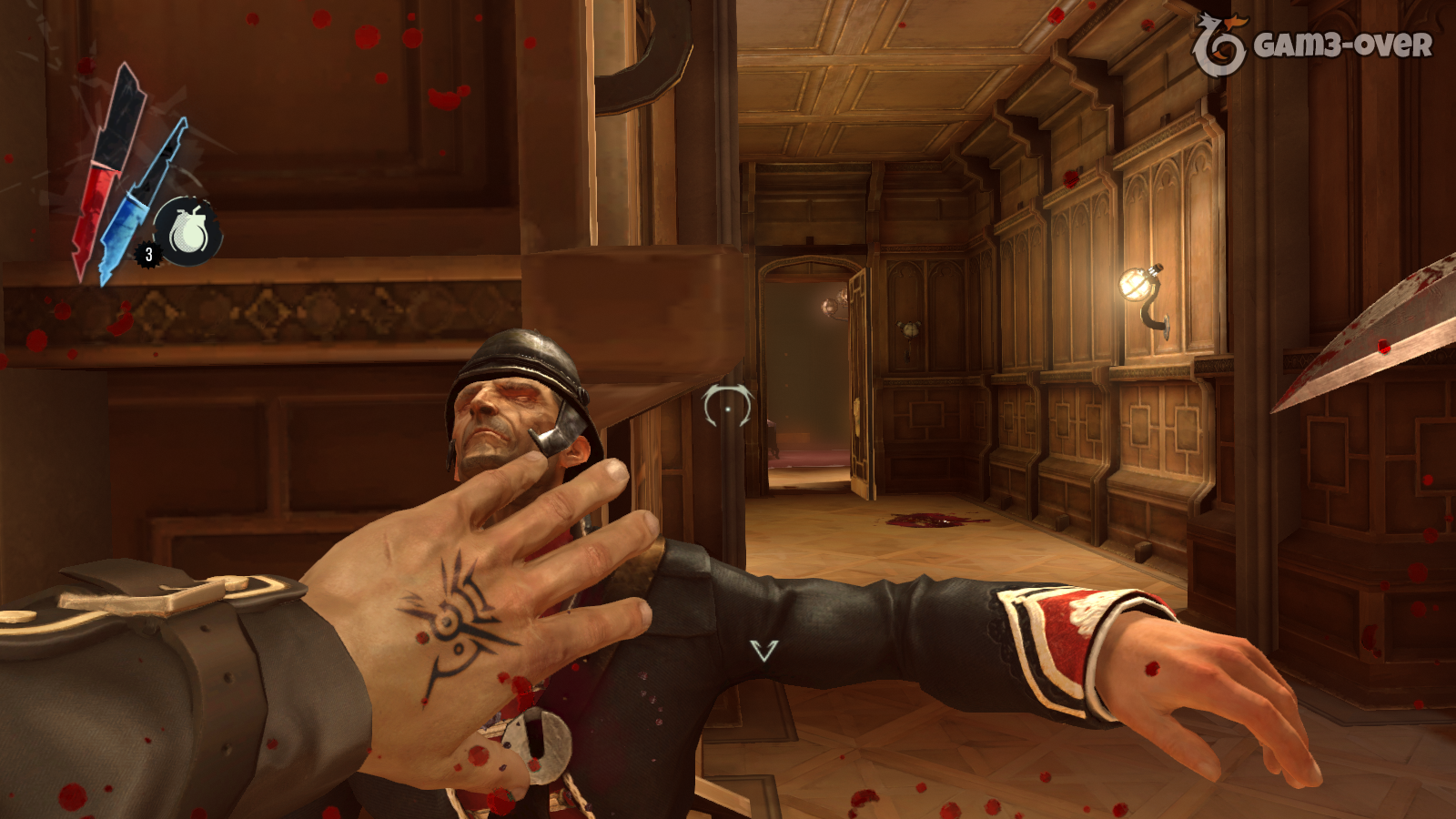
Task: Click the GAM3-OVER watermark logo
Action: (x=1311, y=45)
